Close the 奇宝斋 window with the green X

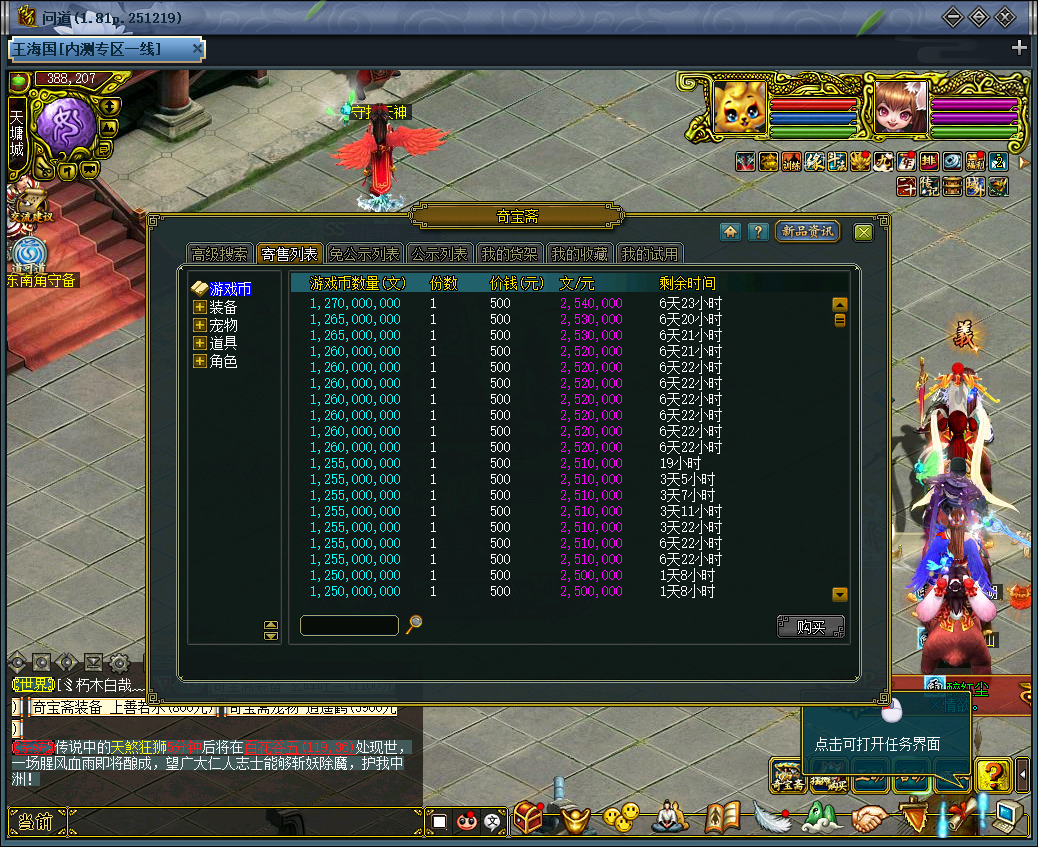point(862,232)
